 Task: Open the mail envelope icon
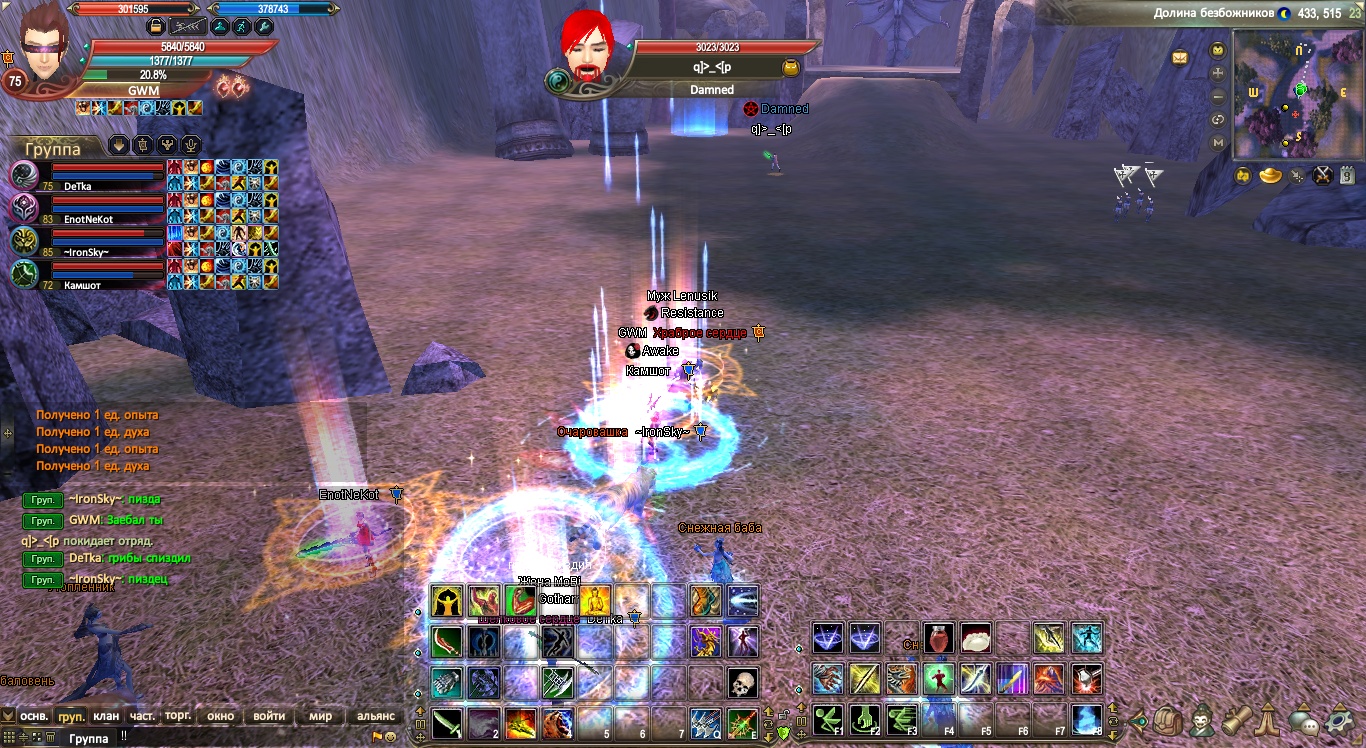1180,57
